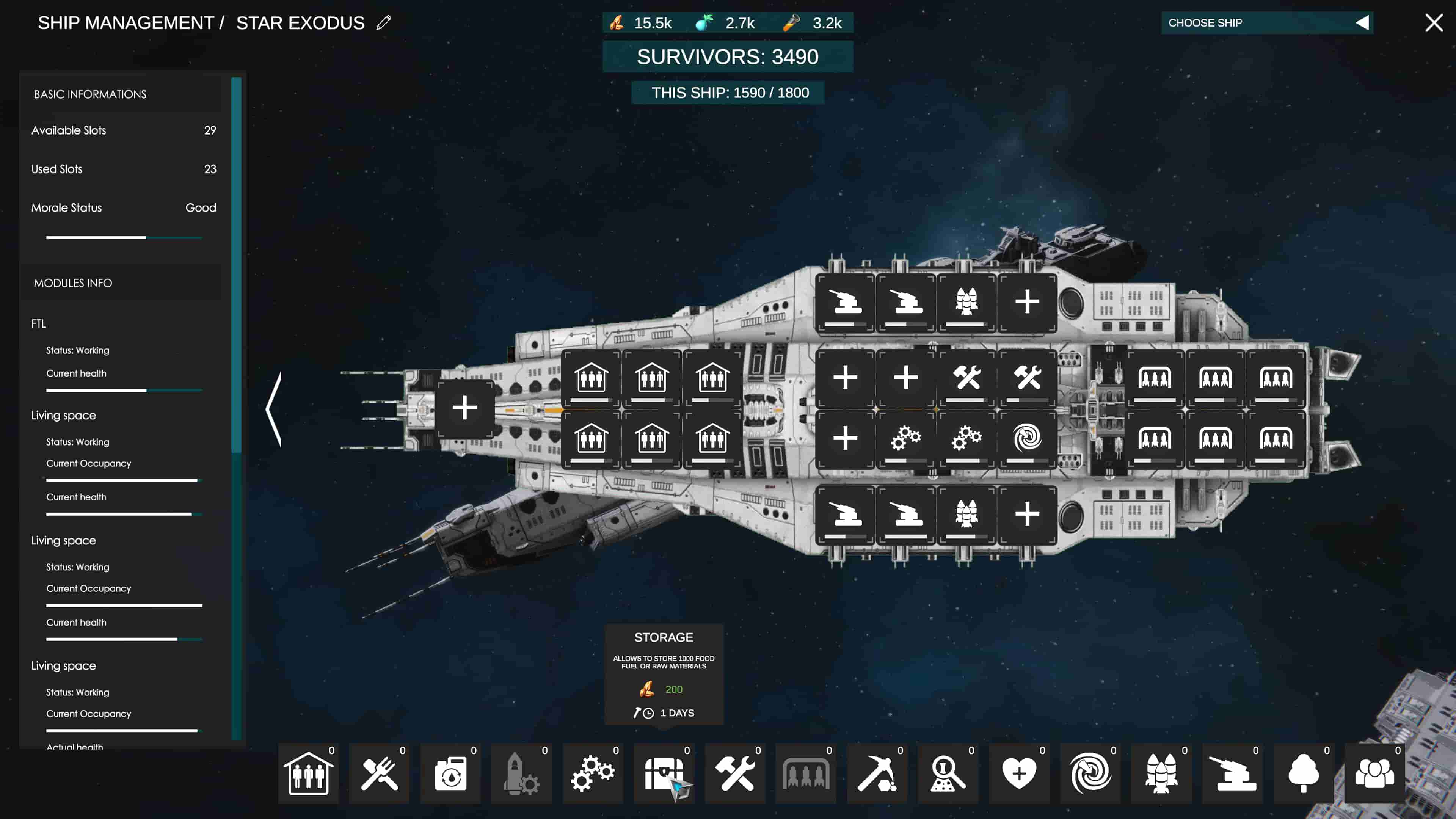Select a gears engine module on the ship
This screenshot has height=819, width=1456.
tap(906, 437)
